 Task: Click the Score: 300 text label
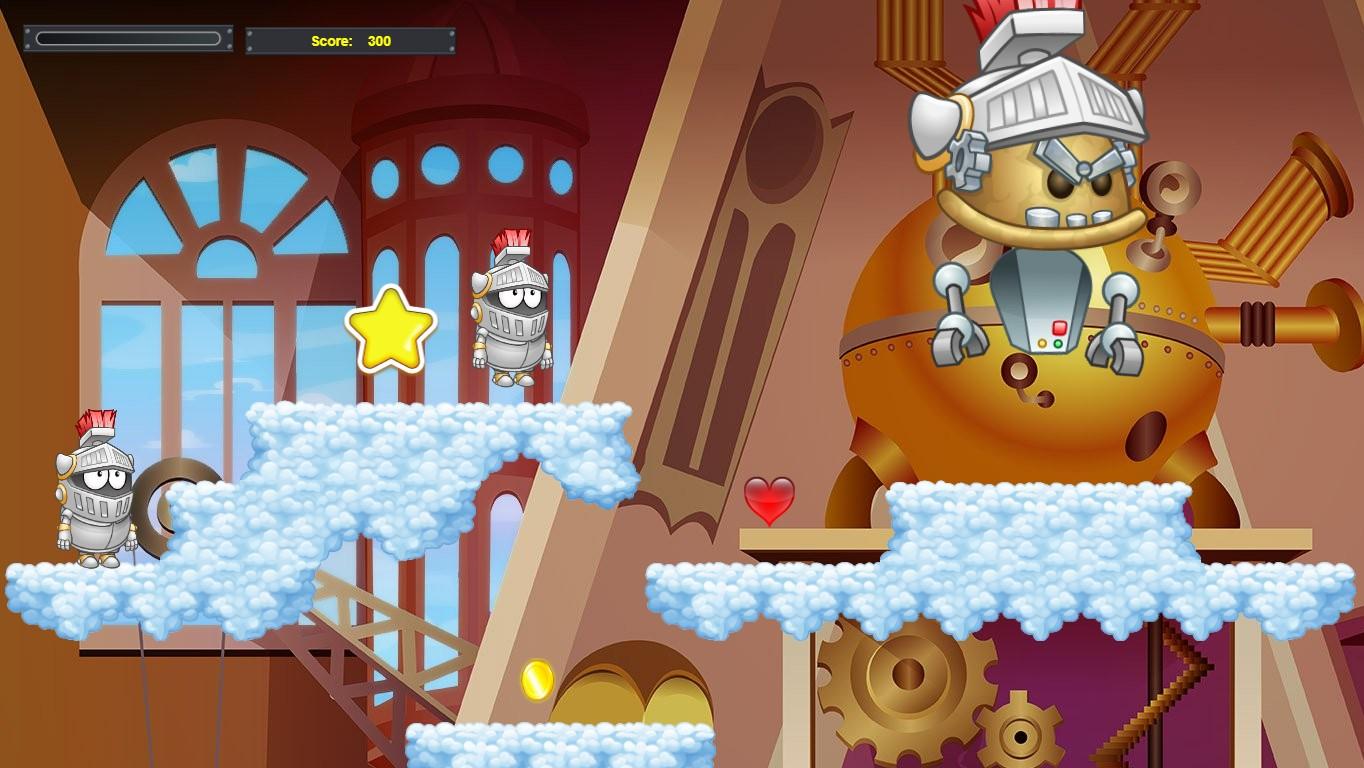click(350, 41)
